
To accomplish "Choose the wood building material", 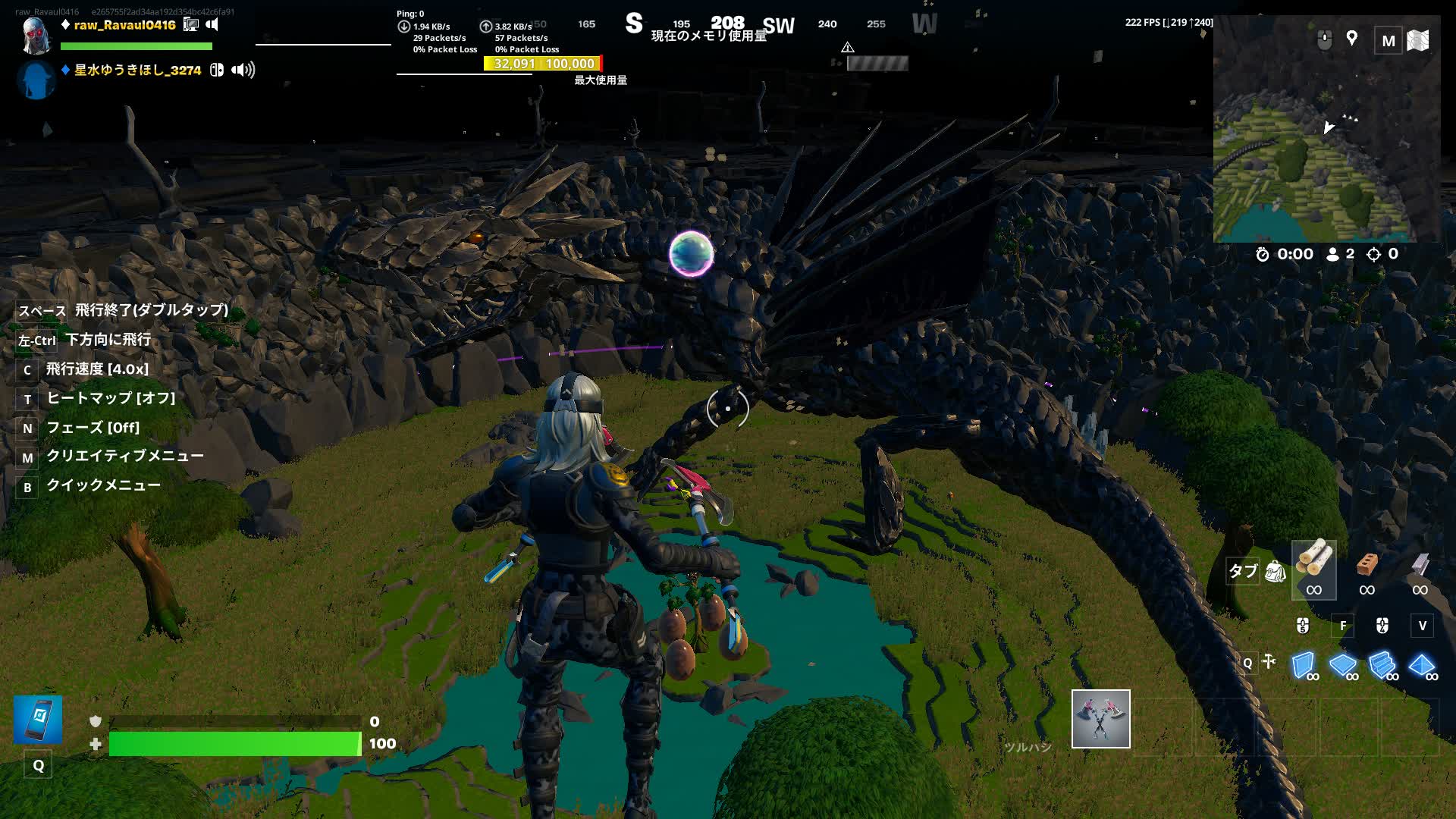I will tap(1313, 570).
